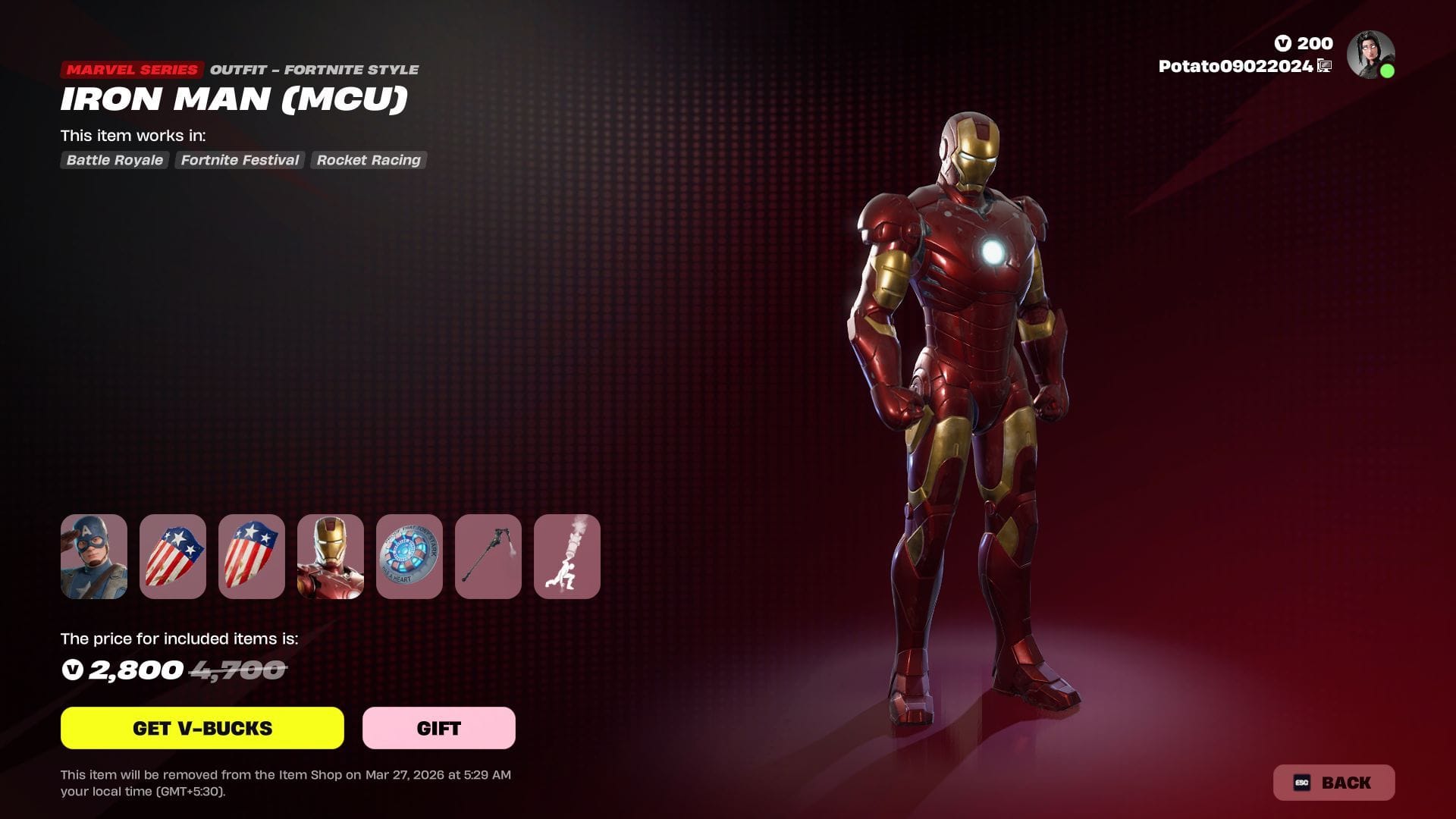Image resolution: width=1456 pixels, height=819 pixels.
Task: Open the V-Bucks balance showing 200
Action: 1304,43
